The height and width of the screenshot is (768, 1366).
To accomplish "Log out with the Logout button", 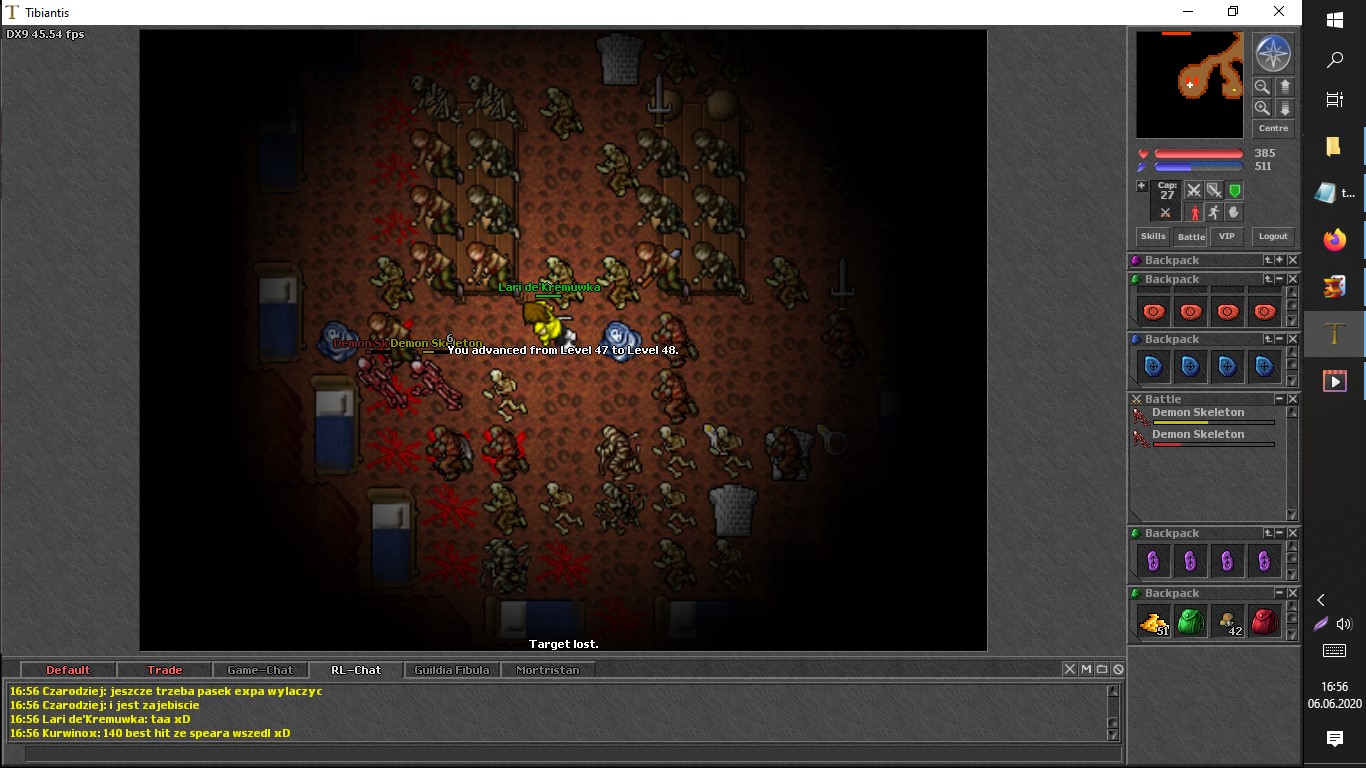I will point(1273,237).
